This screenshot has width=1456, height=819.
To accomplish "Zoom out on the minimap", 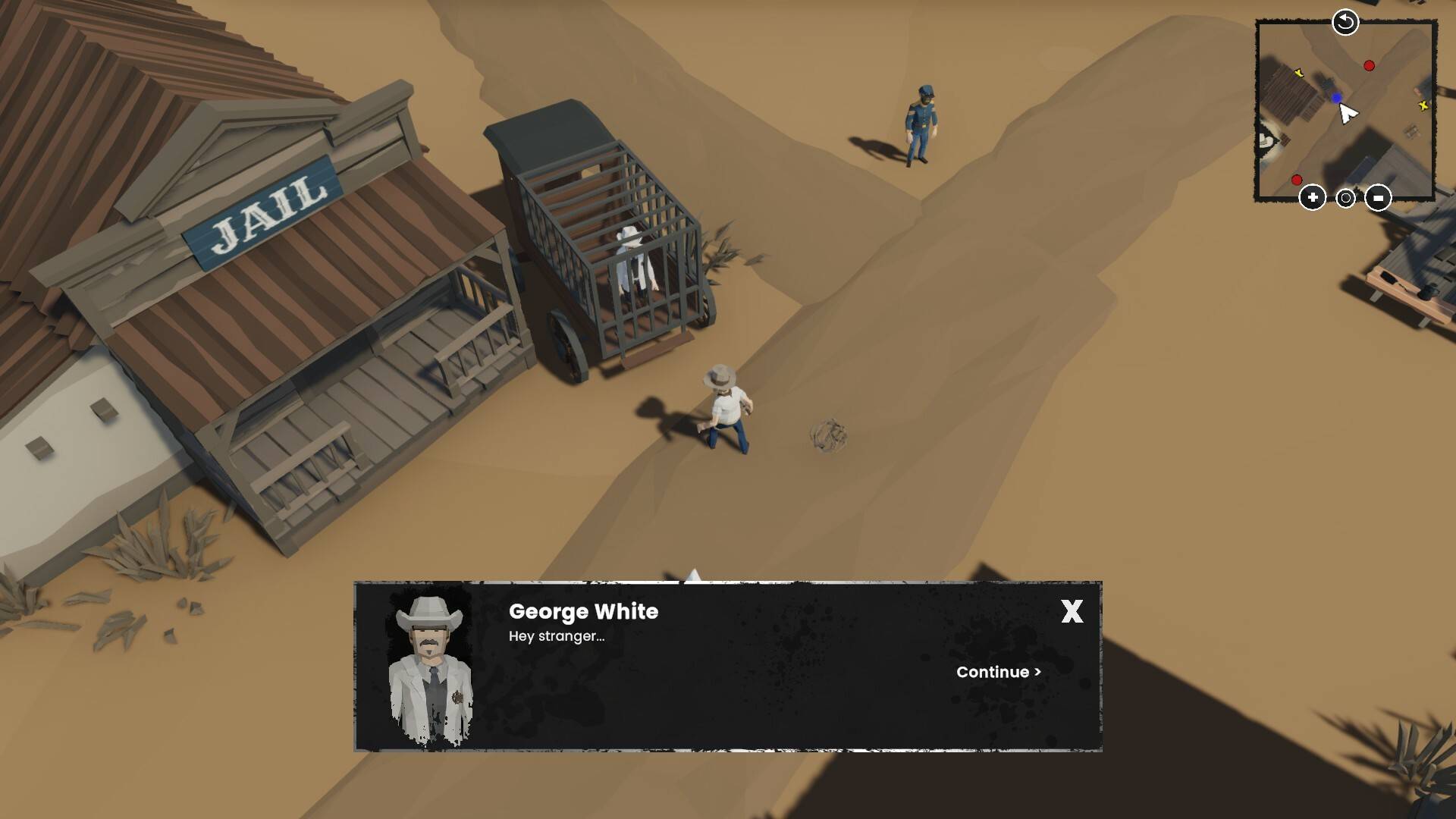I will coord(1379,197).
